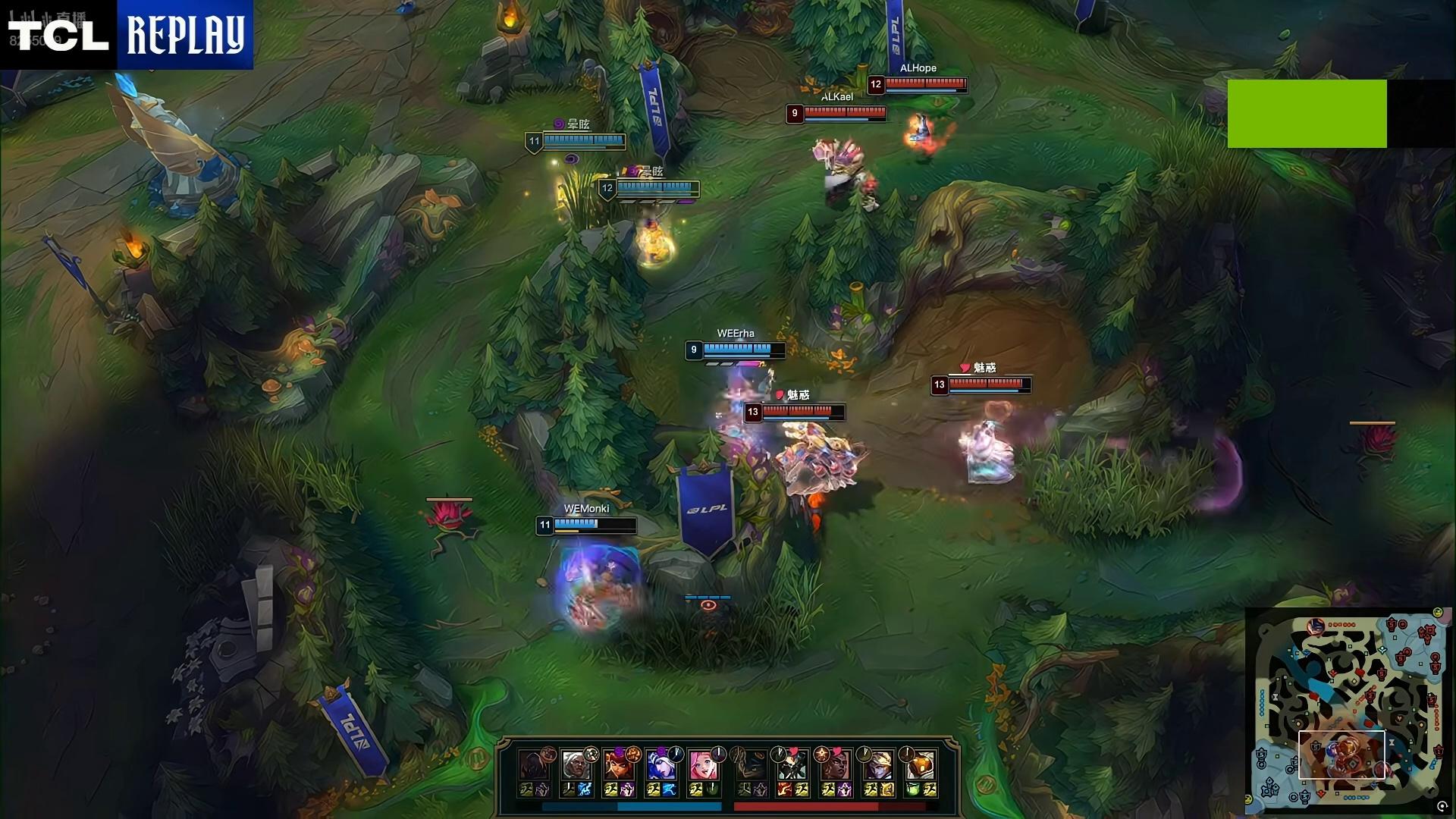Click the black-armored charmed champion portrait
This screenshot has height=819, width=1456.
pos(793,766)
